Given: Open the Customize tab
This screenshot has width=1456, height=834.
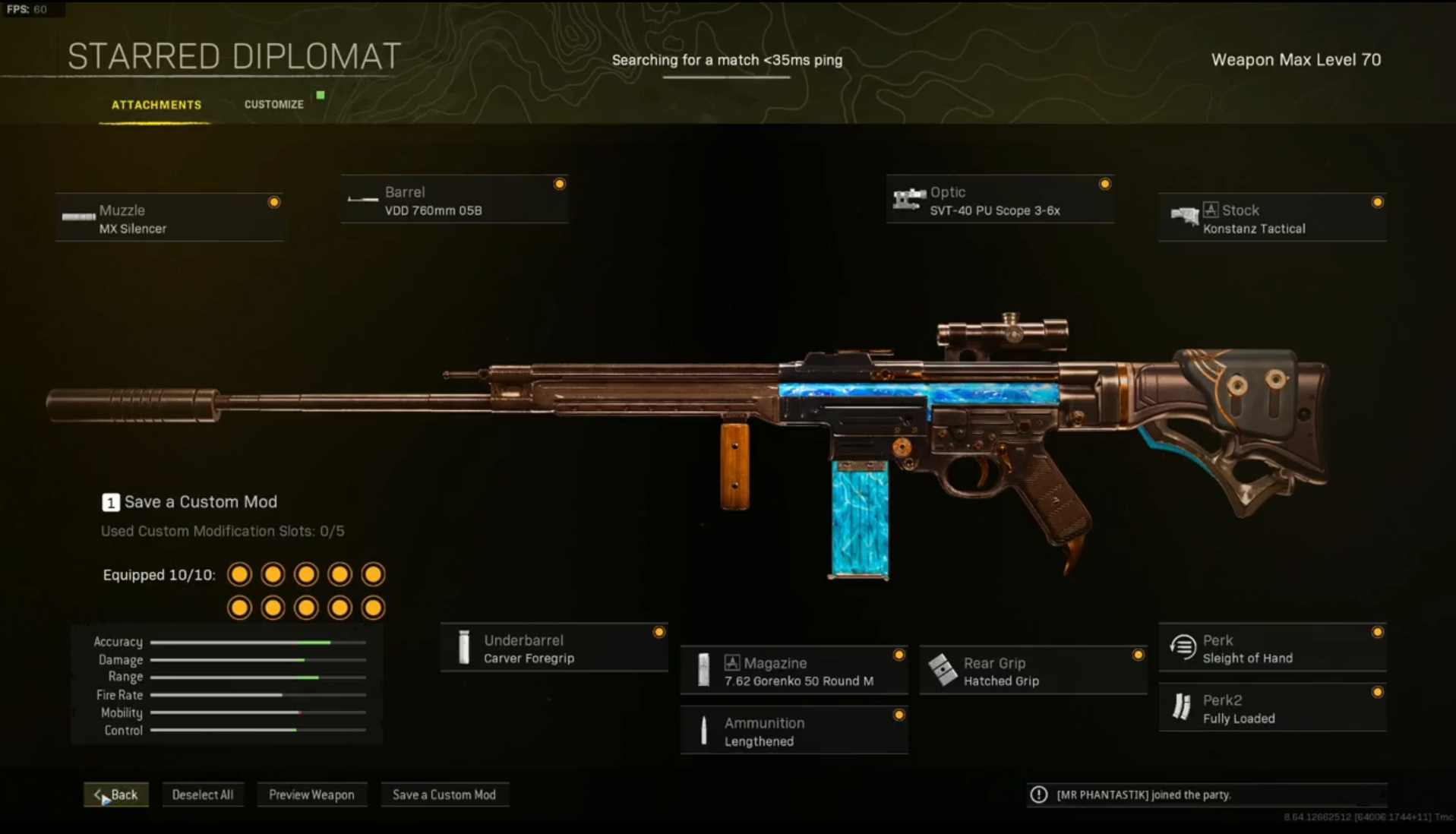Looking at the screenshot, I should coord(273,105).
